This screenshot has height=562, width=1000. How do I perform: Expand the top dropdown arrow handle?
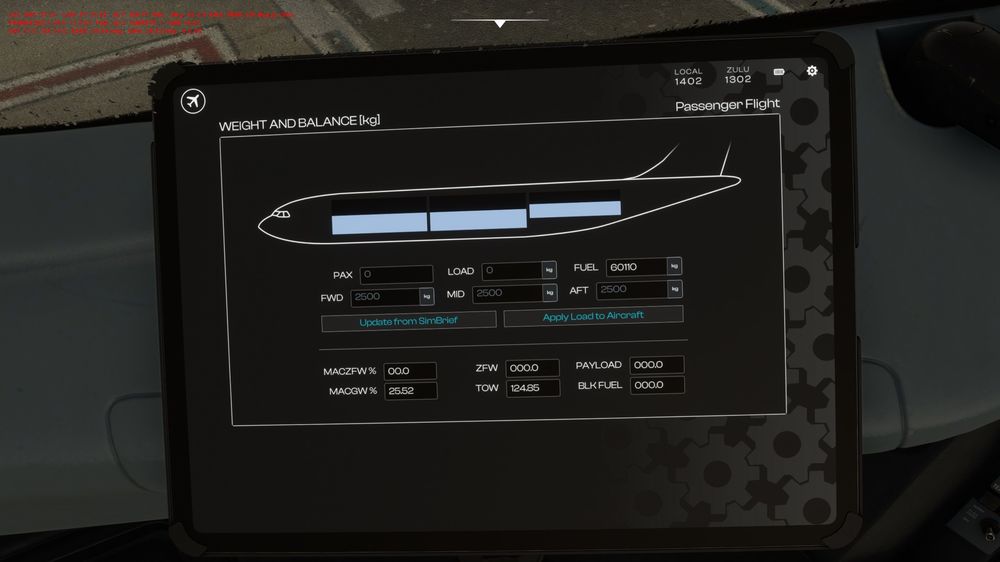pyautogui.click(x=500, y=23)
